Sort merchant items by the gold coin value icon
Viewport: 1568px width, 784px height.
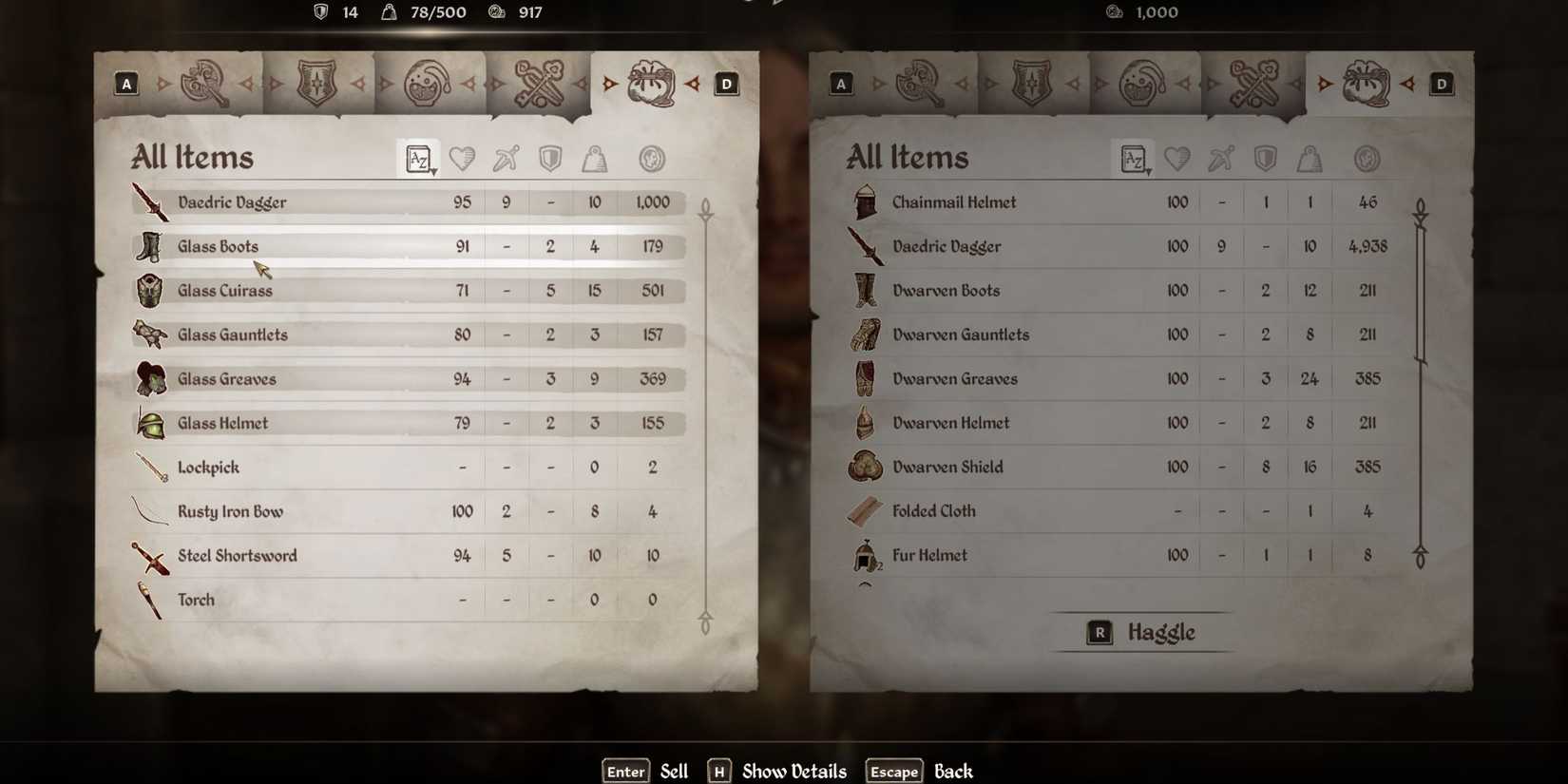1367,159
